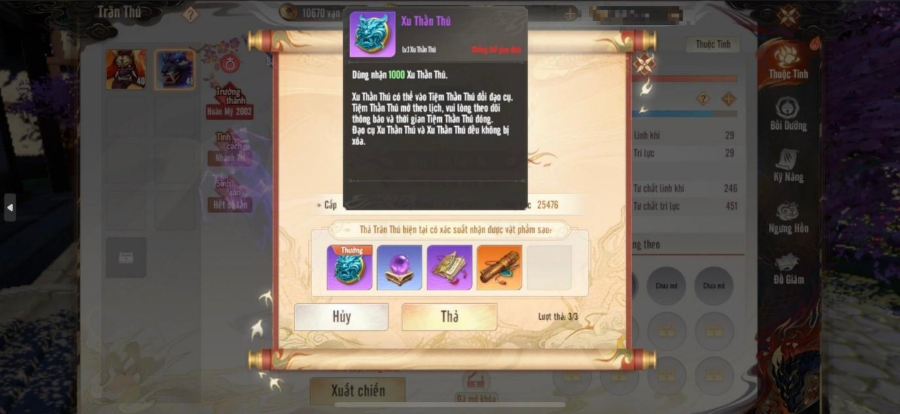Viewport: 900px width, 414px height.
Task: Expand the left-edge arrow panel
Action: tap(10, 207)
